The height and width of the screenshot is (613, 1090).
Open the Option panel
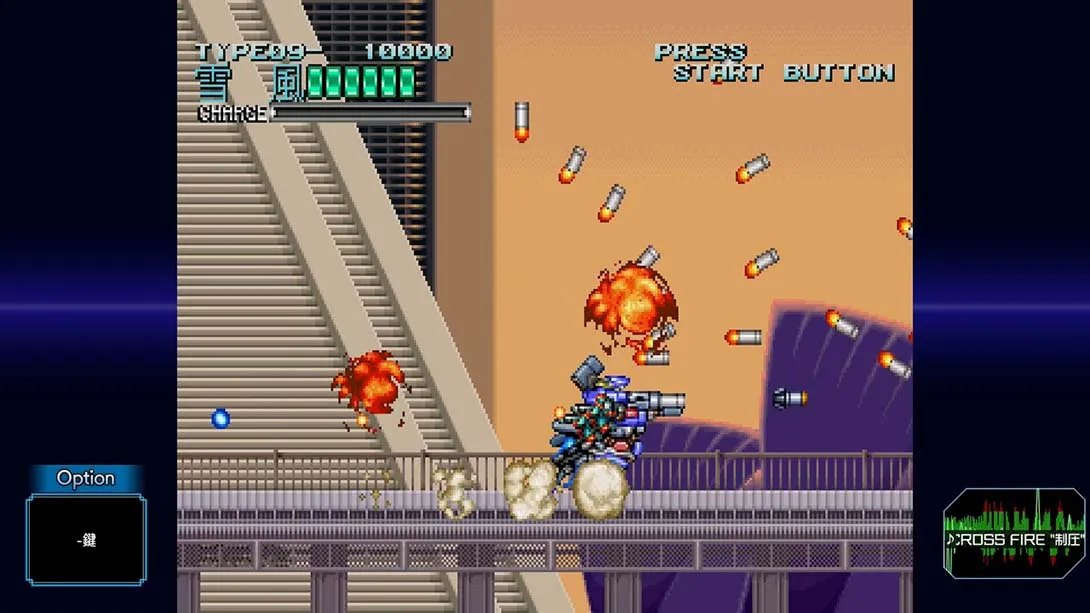86,479
